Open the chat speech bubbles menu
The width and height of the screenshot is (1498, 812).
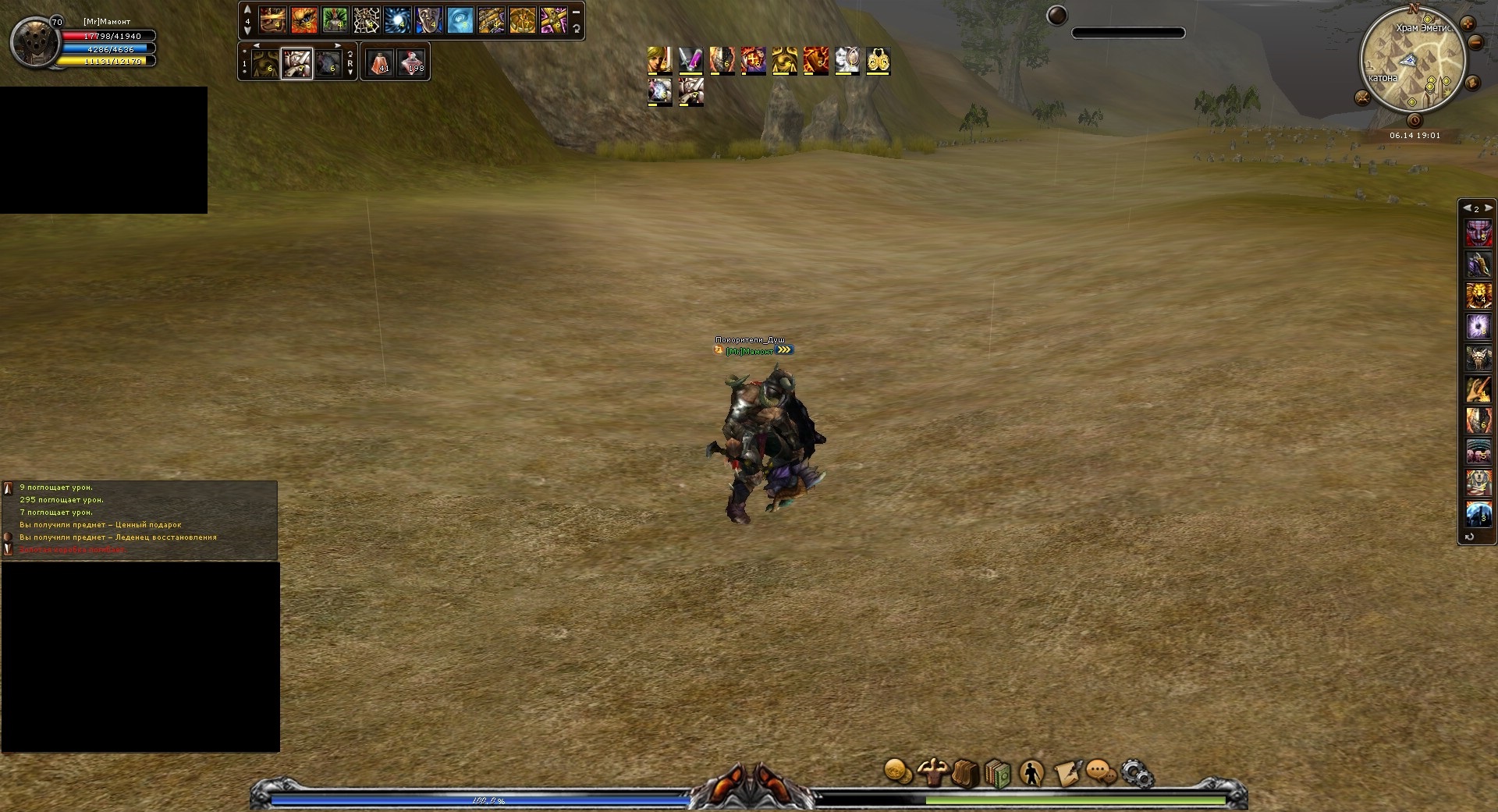1101,773
